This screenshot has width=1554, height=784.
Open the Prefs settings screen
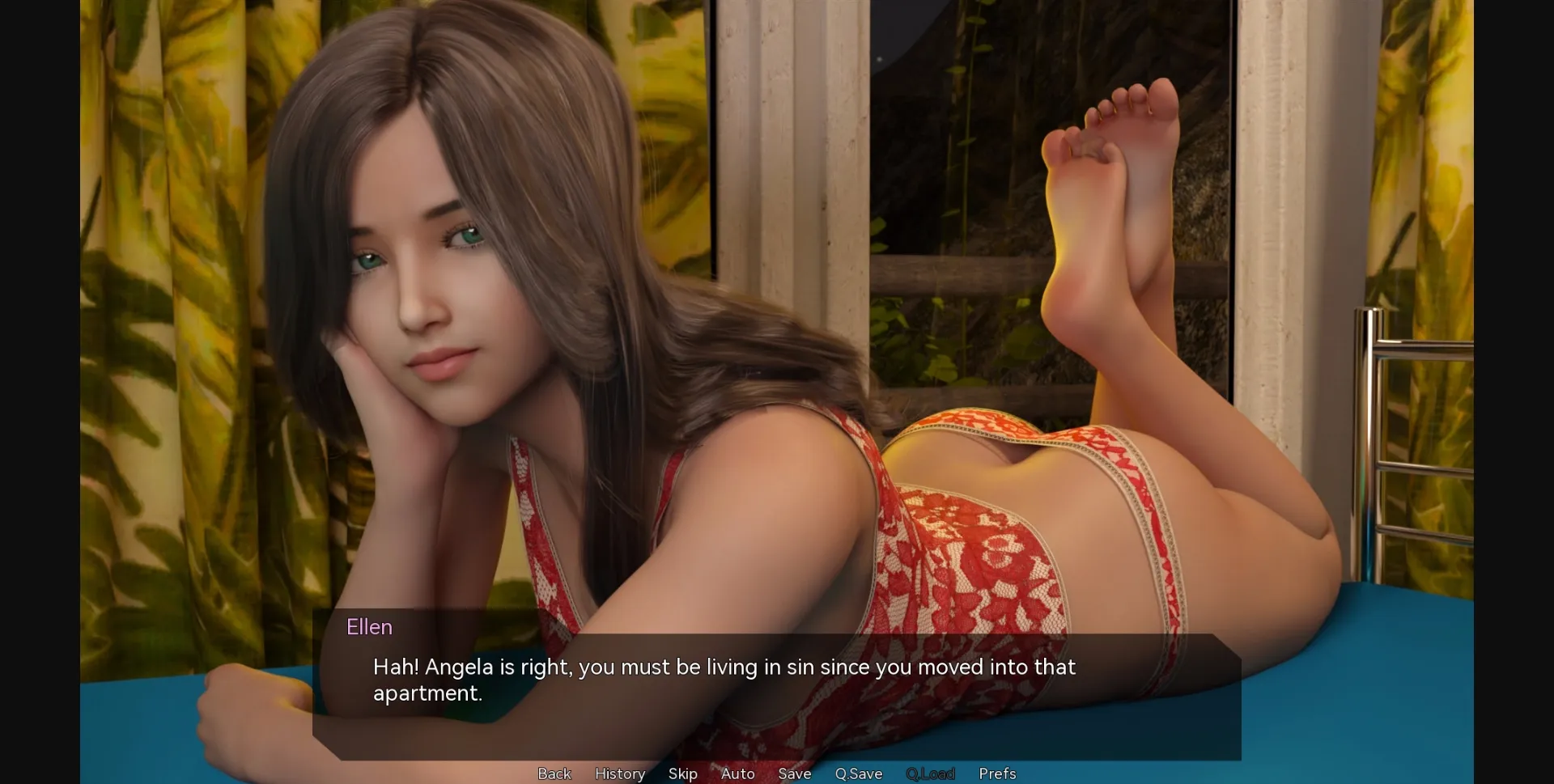[x=997, y=773]
